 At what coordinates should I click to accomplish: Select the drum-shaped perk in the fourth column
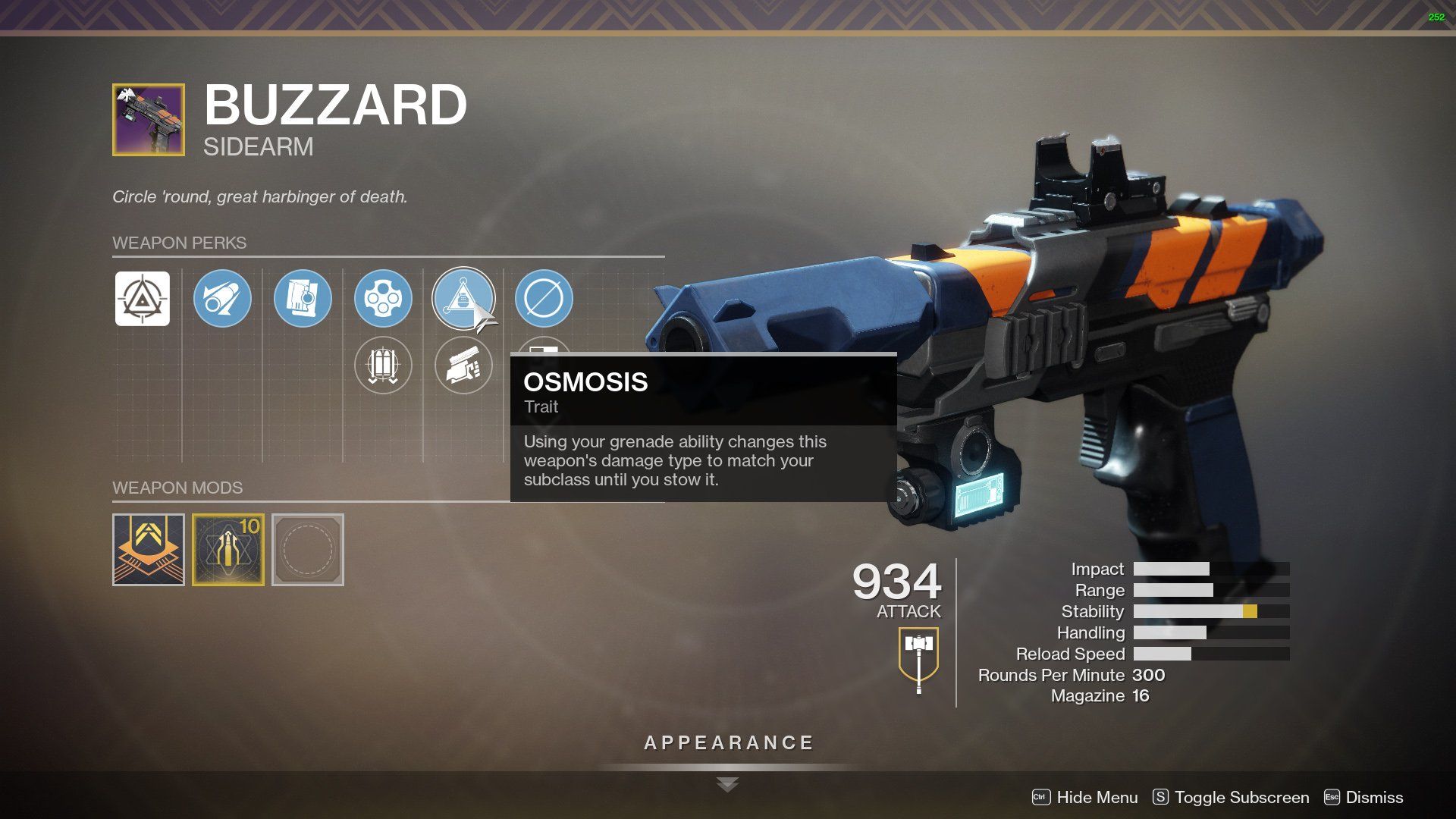pos(384,299)
